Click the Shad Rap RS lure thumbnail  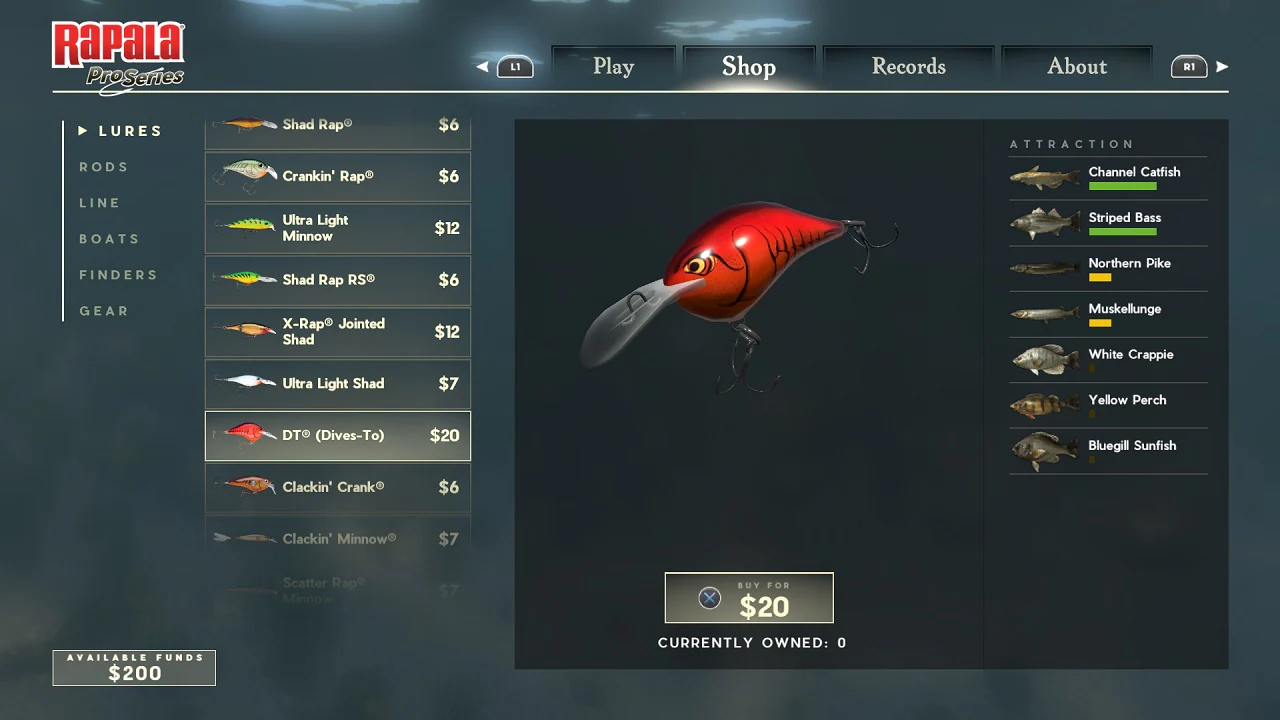pyautogui.click(x=245, y=280)
